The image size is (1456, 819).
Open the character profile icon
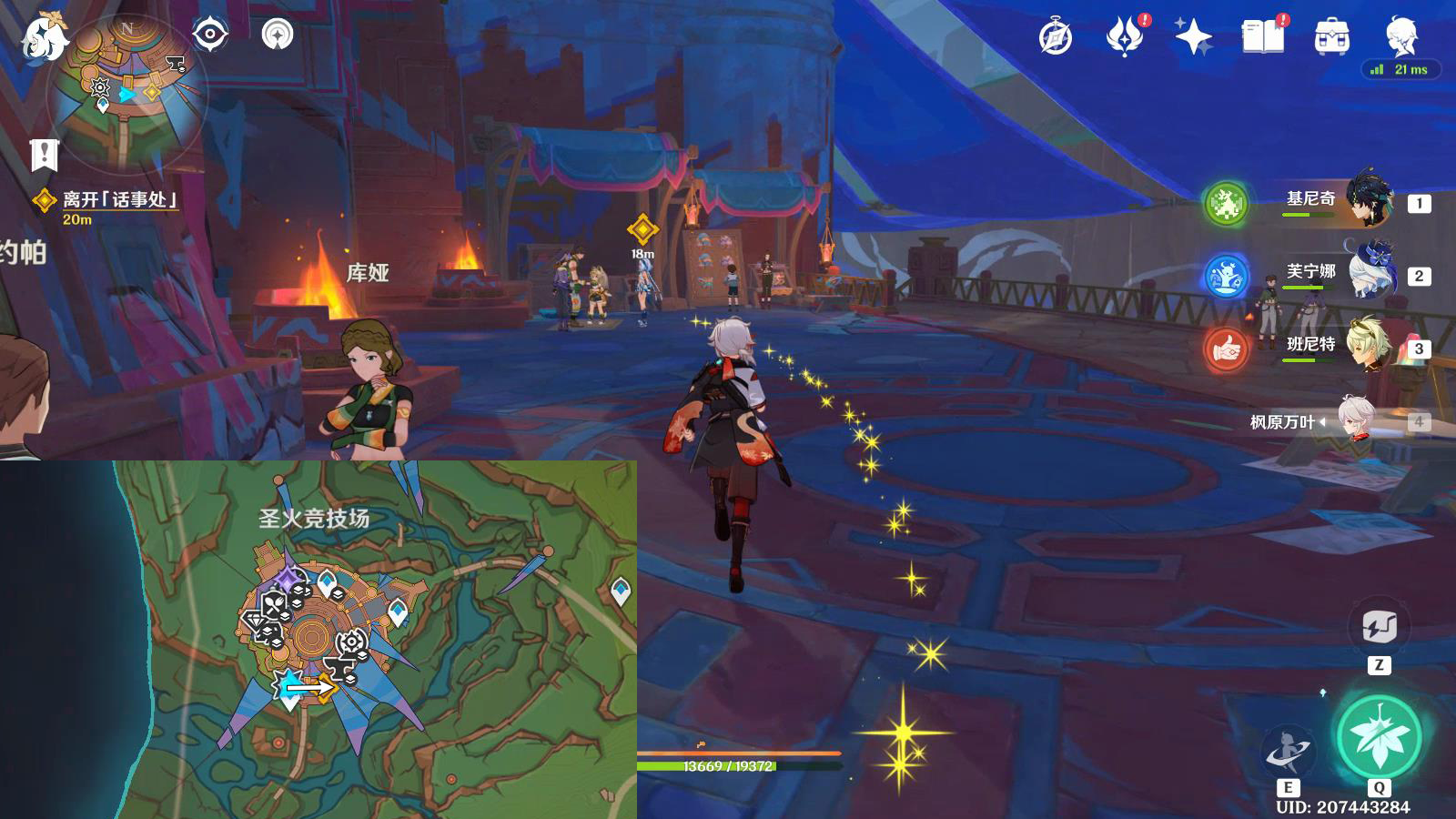pos(1400,35)
